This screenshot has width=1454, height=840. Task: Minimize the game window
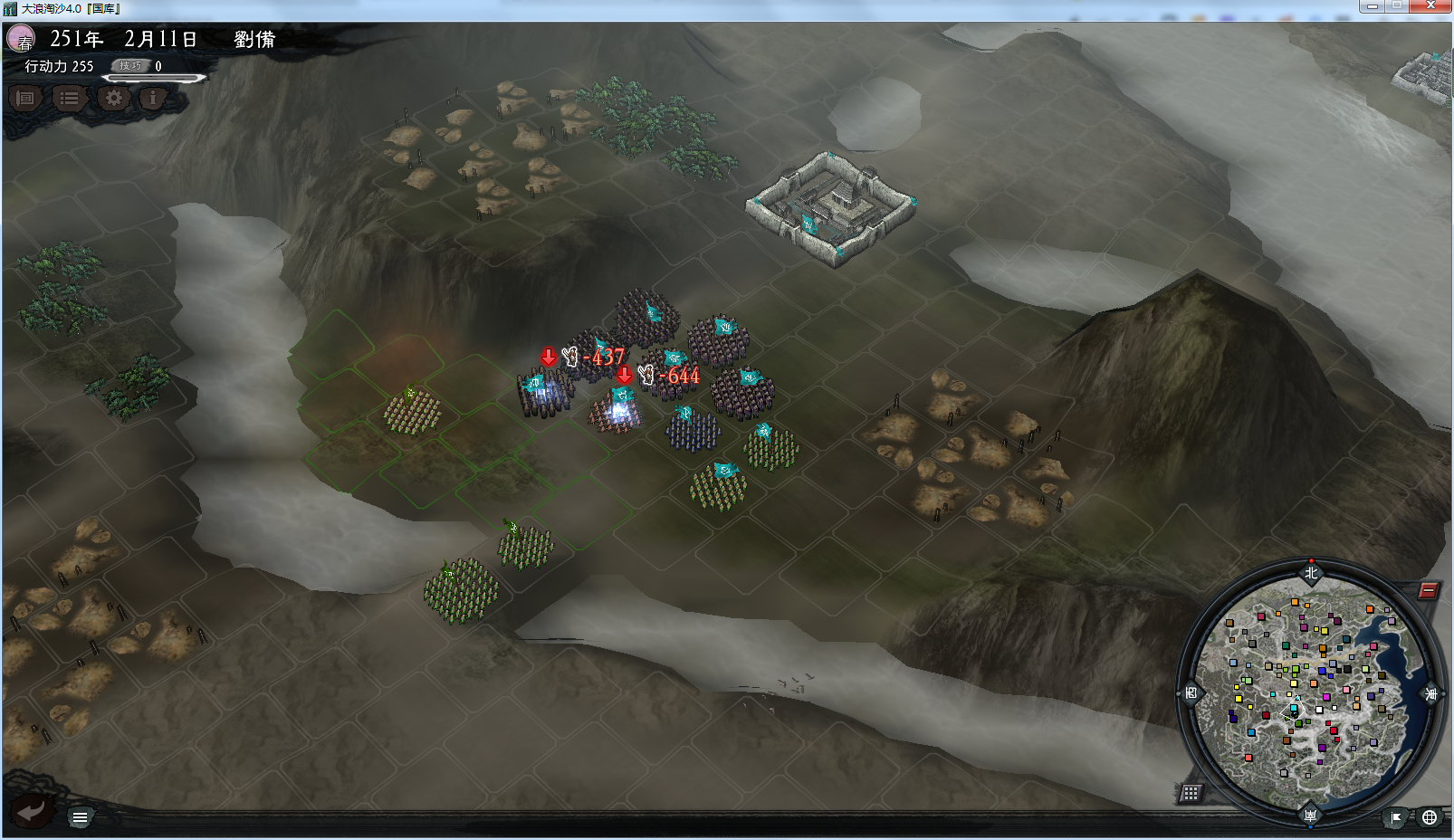(1372, 5)
